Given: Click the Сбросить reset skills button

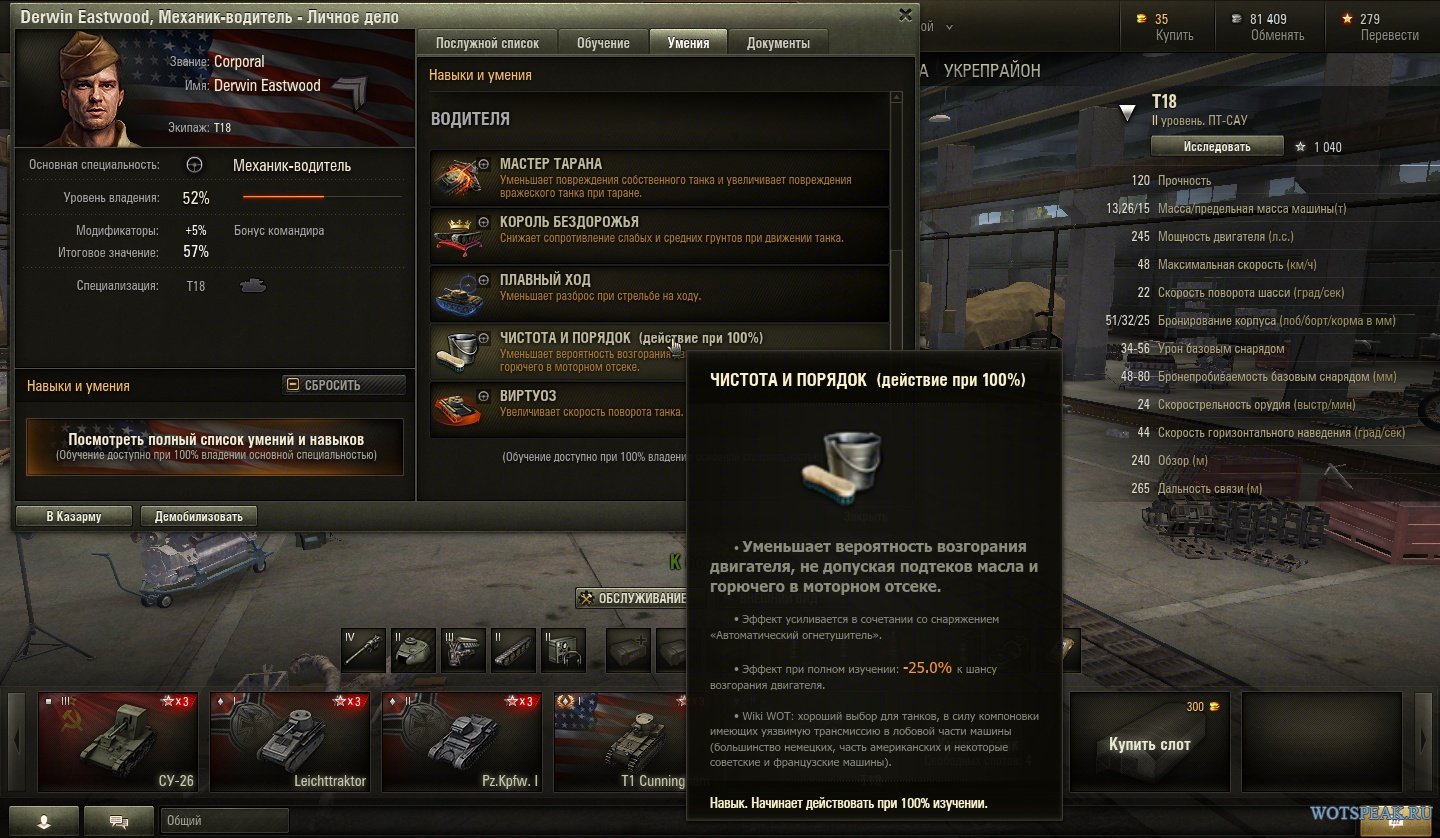Looking at the screenshot, I should point(344,385).
